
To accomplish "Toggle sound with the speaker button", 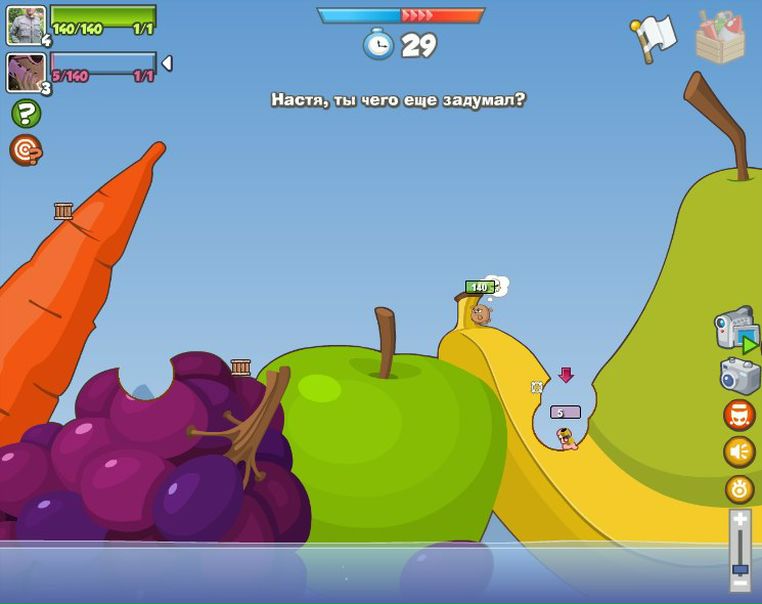I will [739, 452].
